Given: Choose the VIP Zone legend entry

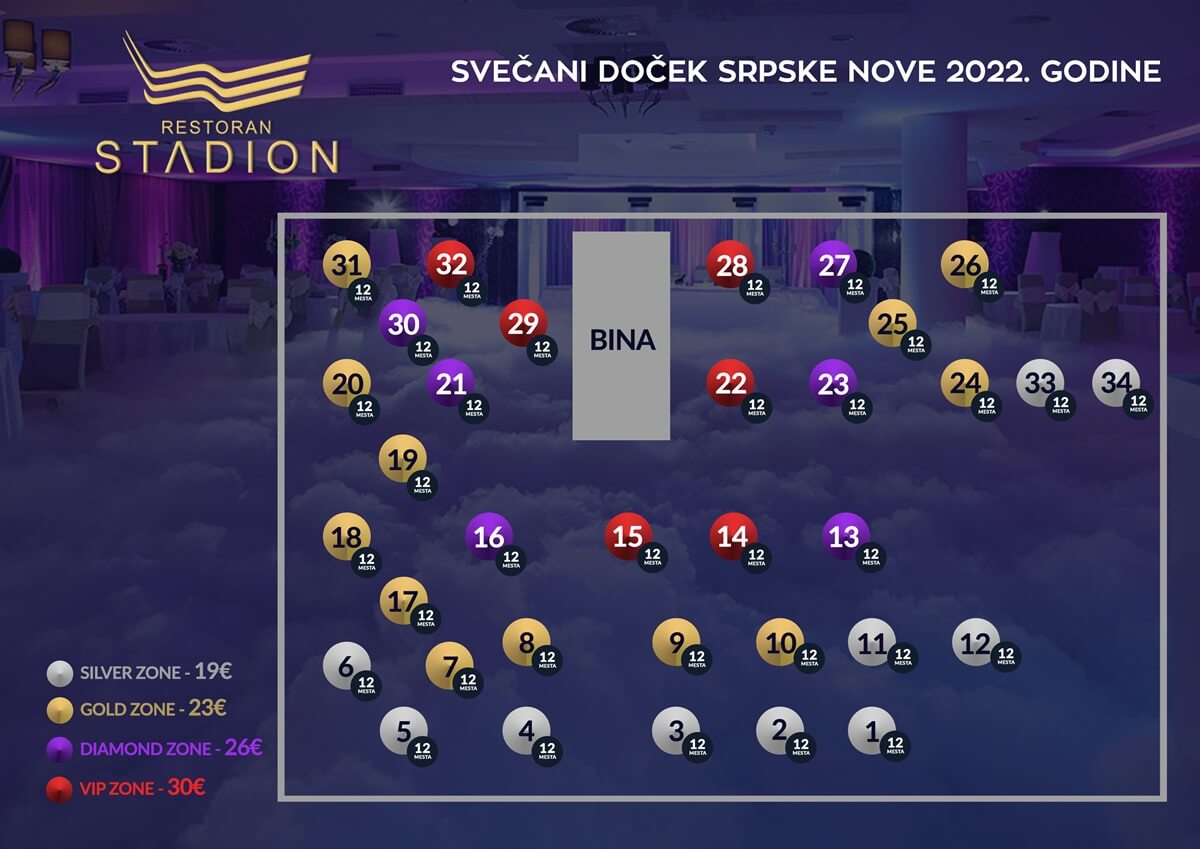Looking at the screenshot, I should (132, 788).
